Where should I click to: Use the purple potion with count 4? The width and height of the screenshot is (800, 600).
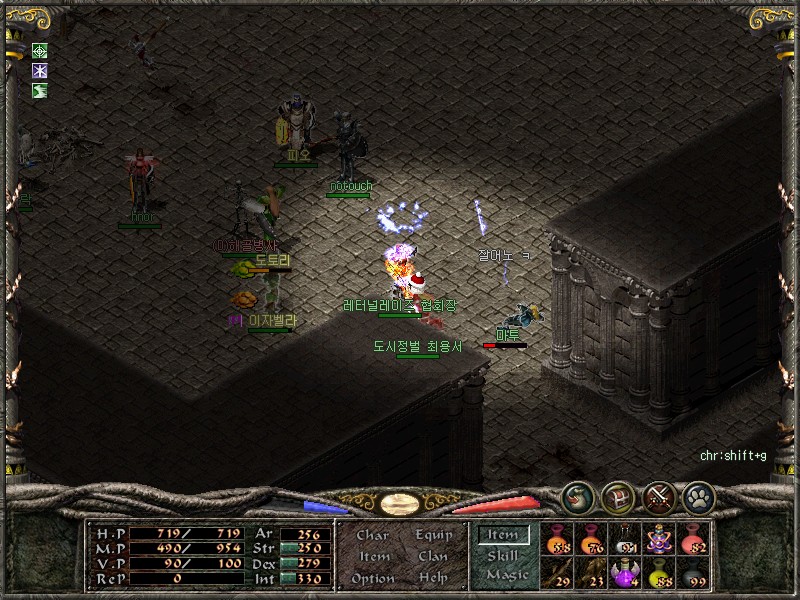click(626, 573)
